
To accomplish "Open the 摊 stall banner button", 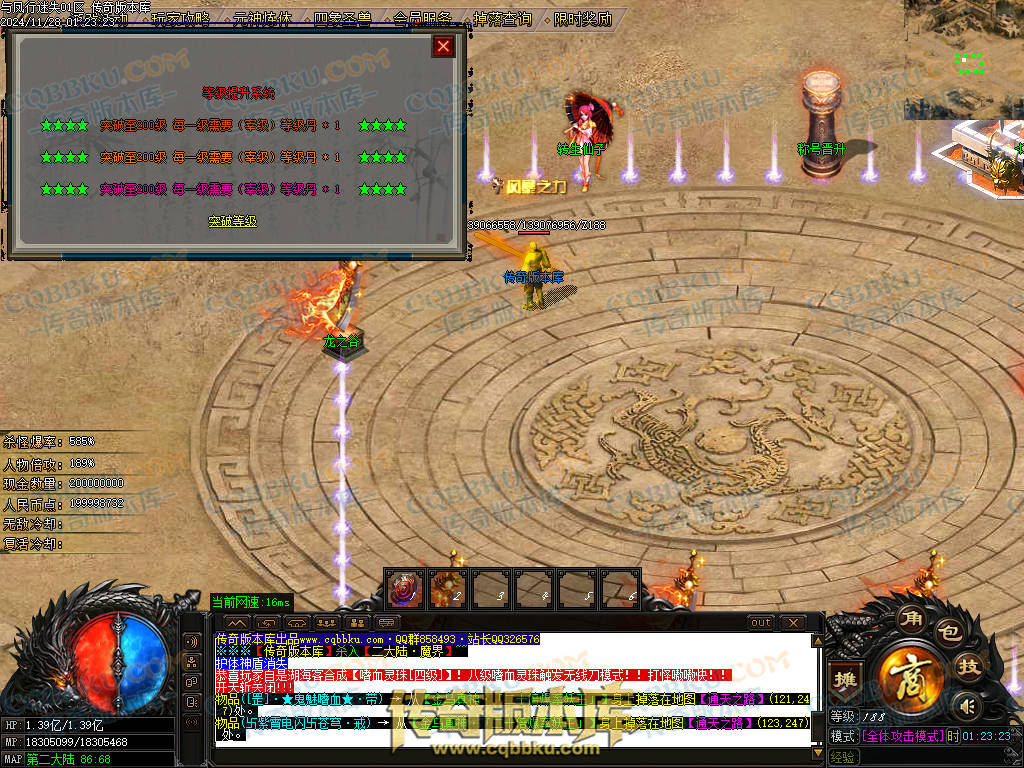I will tap(847, 680).
